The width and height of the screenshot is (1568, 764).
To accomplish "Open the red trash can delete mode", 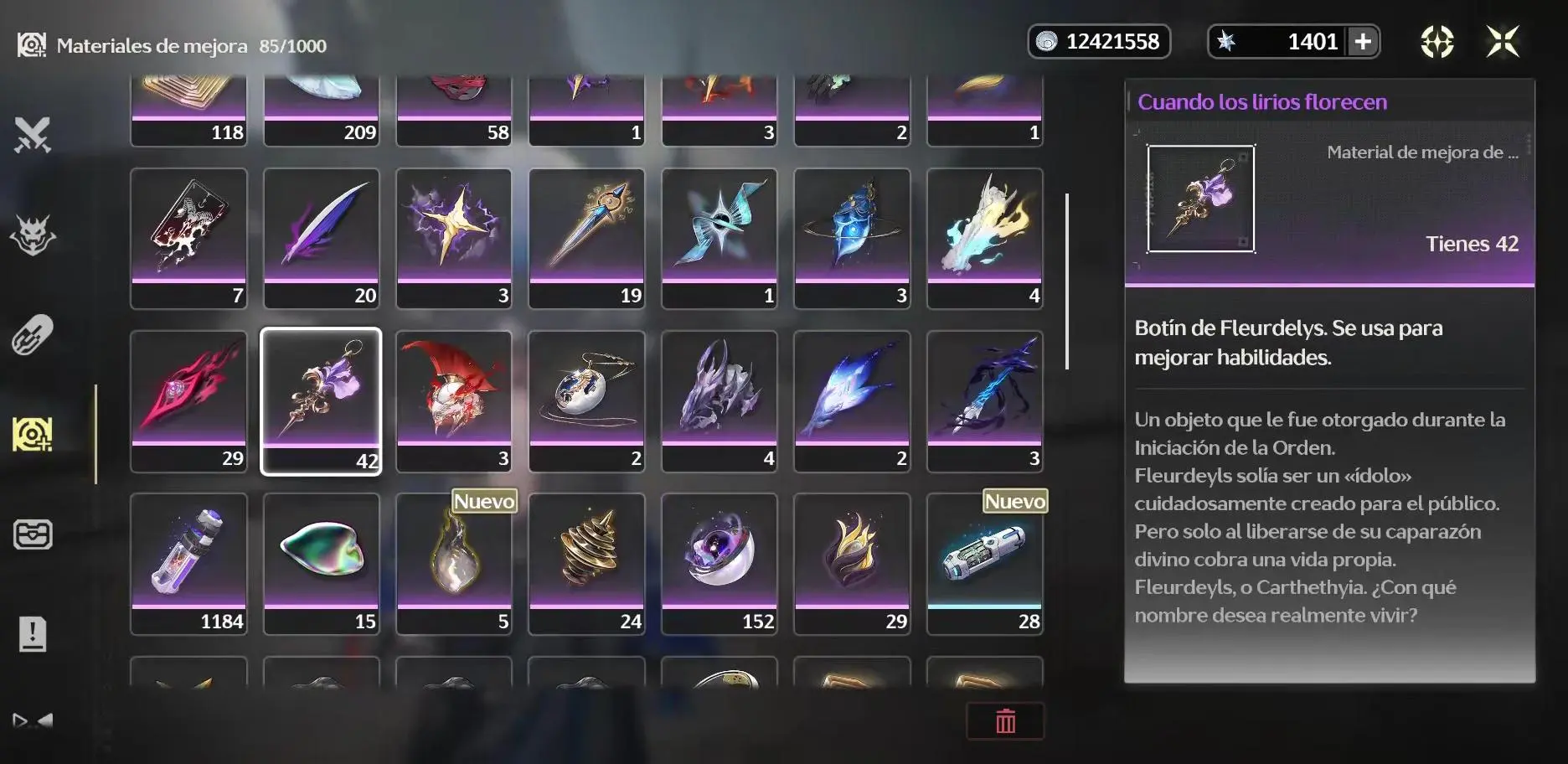I will pos(1005,721).
